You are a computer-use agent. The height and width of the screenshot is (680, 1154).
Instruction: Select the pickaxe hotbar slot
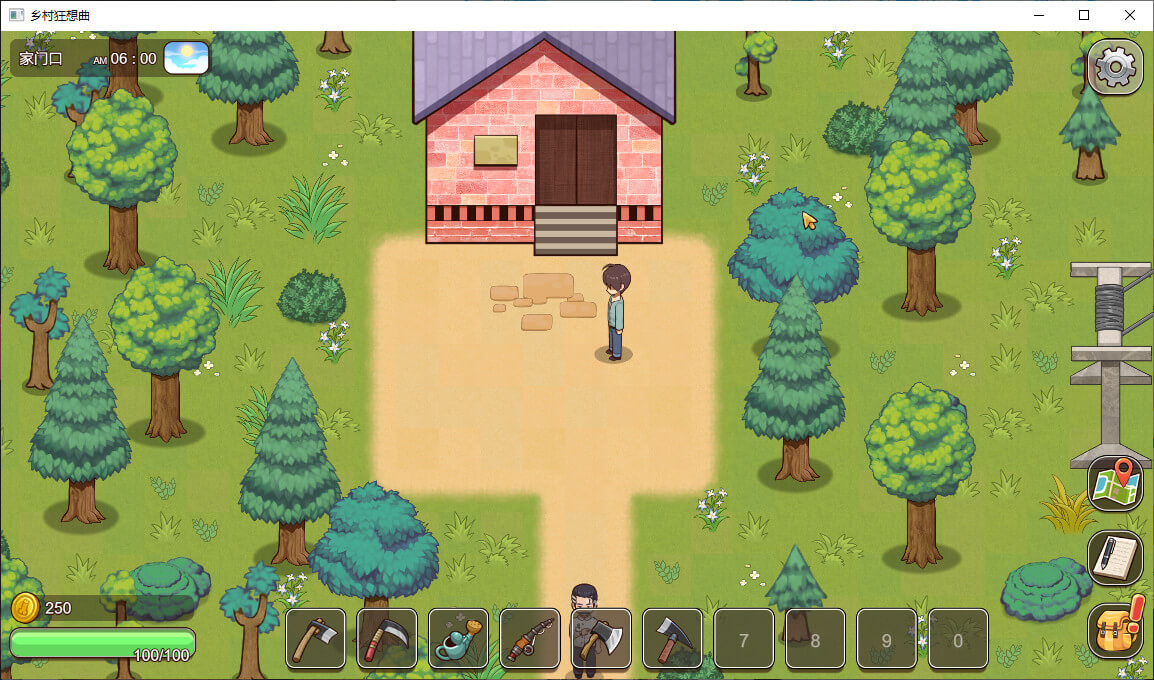[x=673, y=638]
